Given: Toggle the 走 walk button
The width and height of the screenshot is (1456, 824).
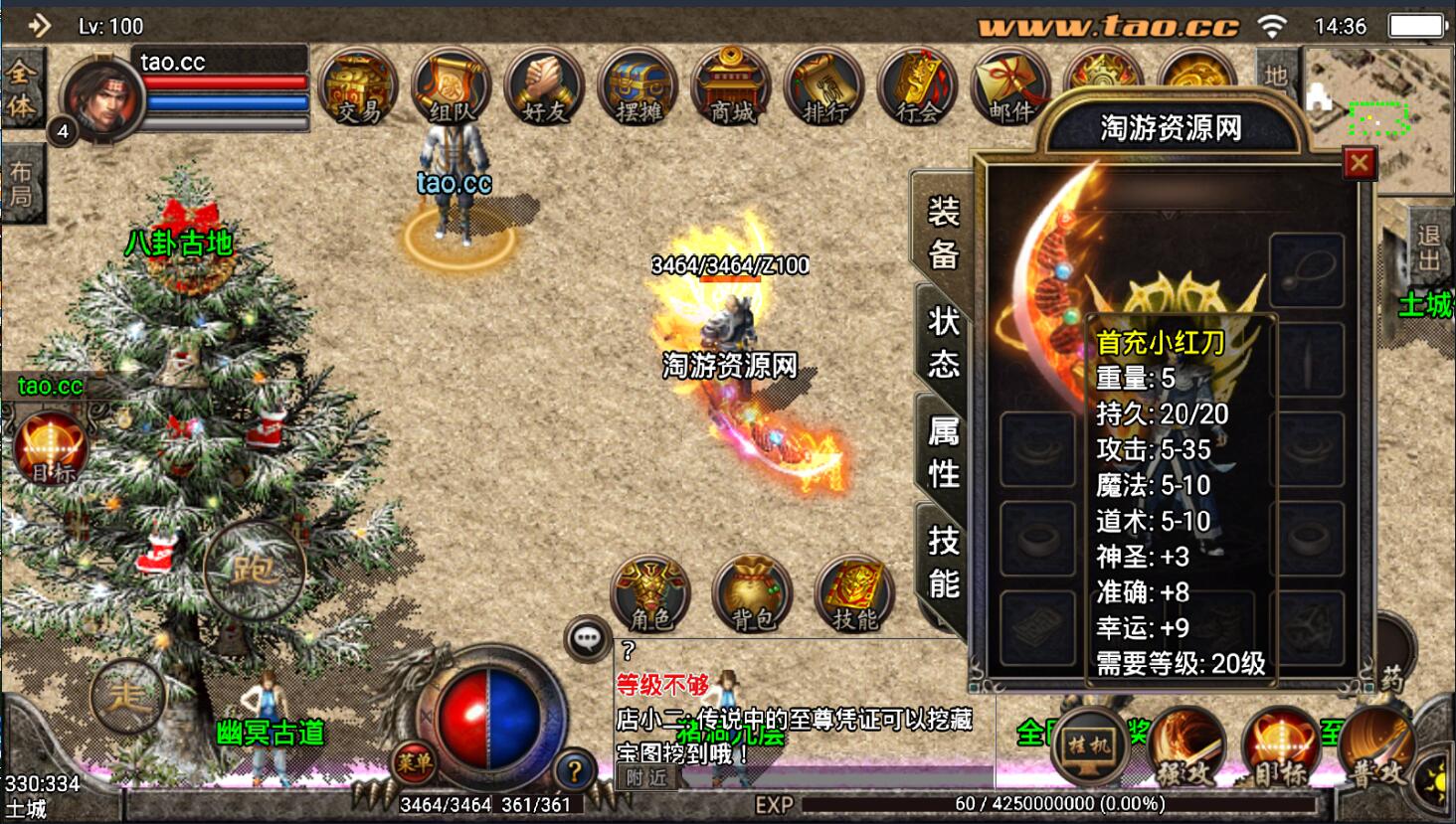Looking at the screenshot, I should [x=127, y=696].
